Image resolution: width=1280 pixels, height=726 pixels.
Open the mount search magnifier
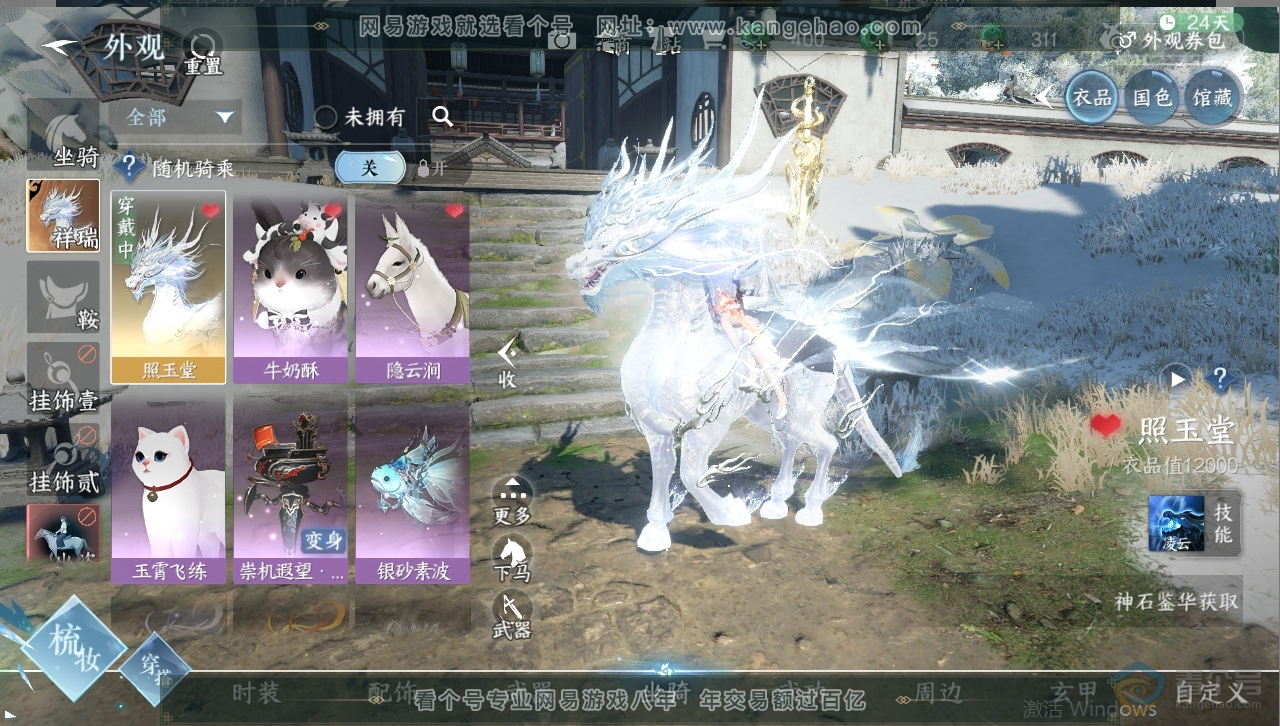pos(442,116)
